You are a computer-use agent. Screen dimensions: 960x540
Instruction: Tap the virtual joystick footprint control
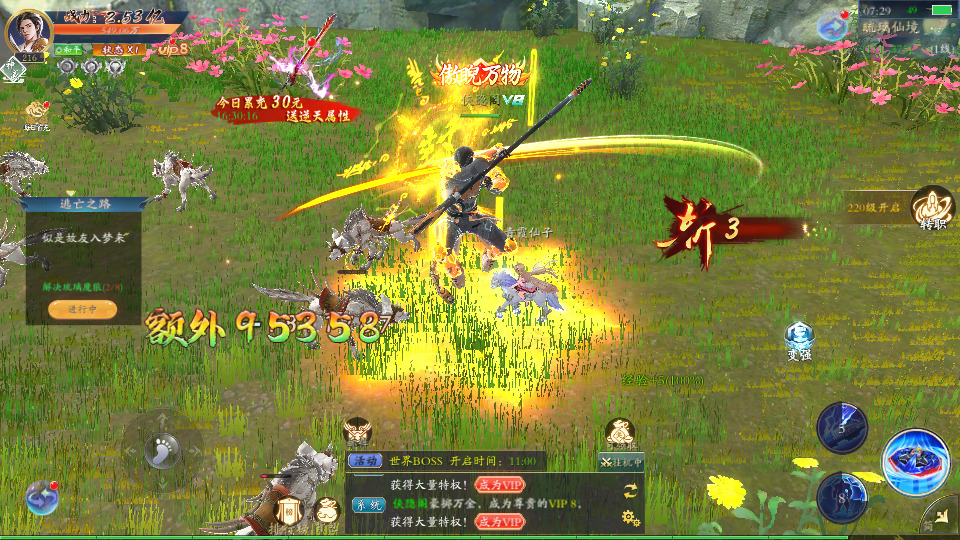(161, 449)
